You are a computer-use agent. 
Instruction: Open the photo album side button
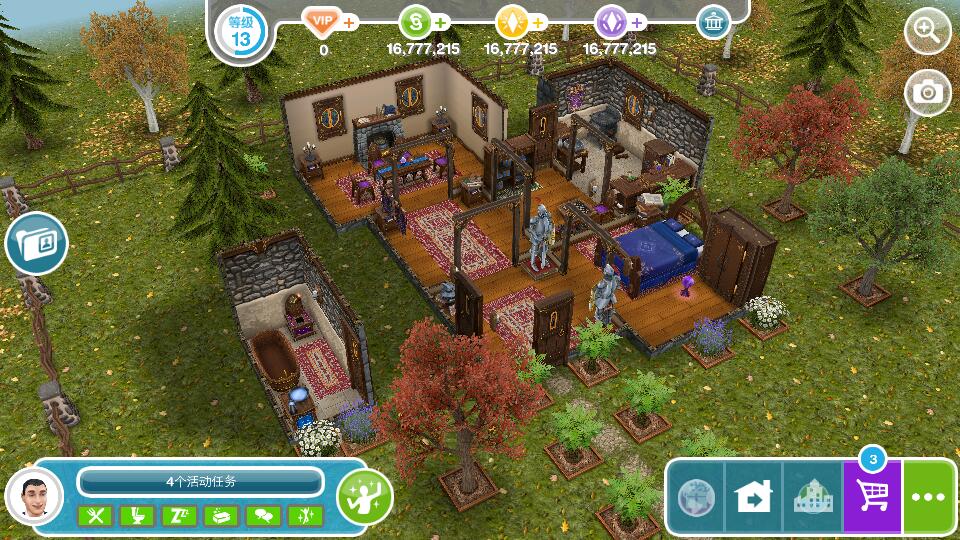(x=37, y=243)
